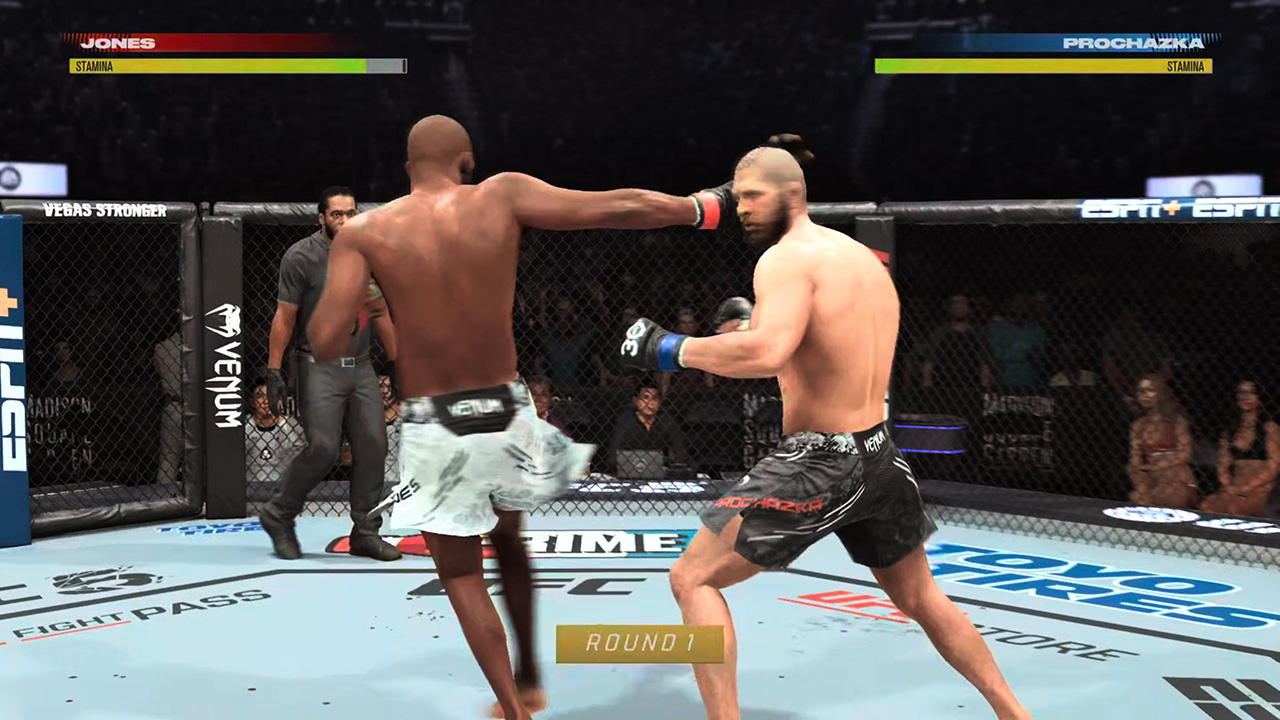Click the Vegas Stronger sign on the cage
Screen dimensions: 1280x720
pyautogui.click(x=105, y=211)
